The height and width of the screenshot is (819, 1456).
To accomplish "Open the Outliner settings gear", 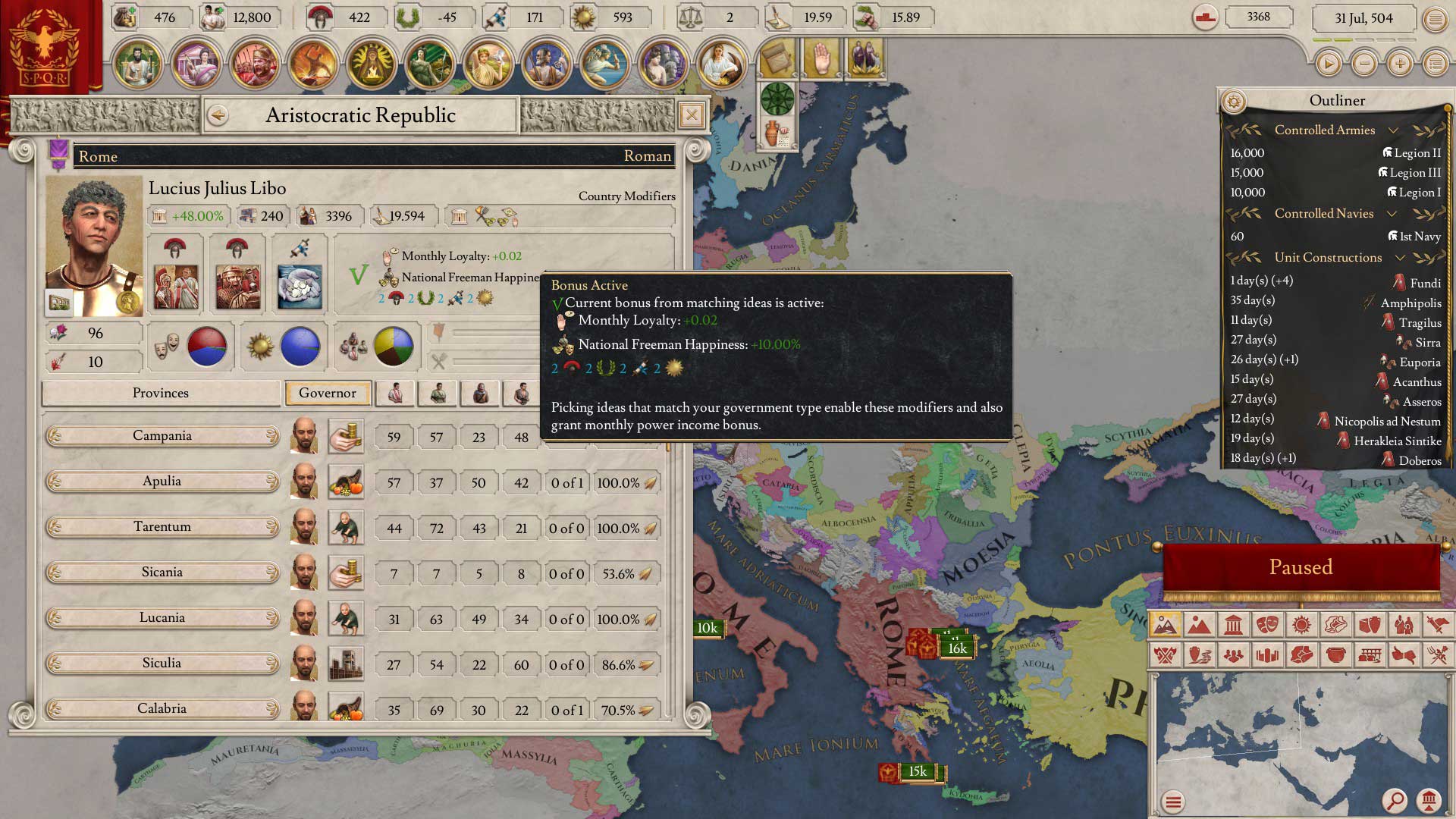I will [1234, 102].
